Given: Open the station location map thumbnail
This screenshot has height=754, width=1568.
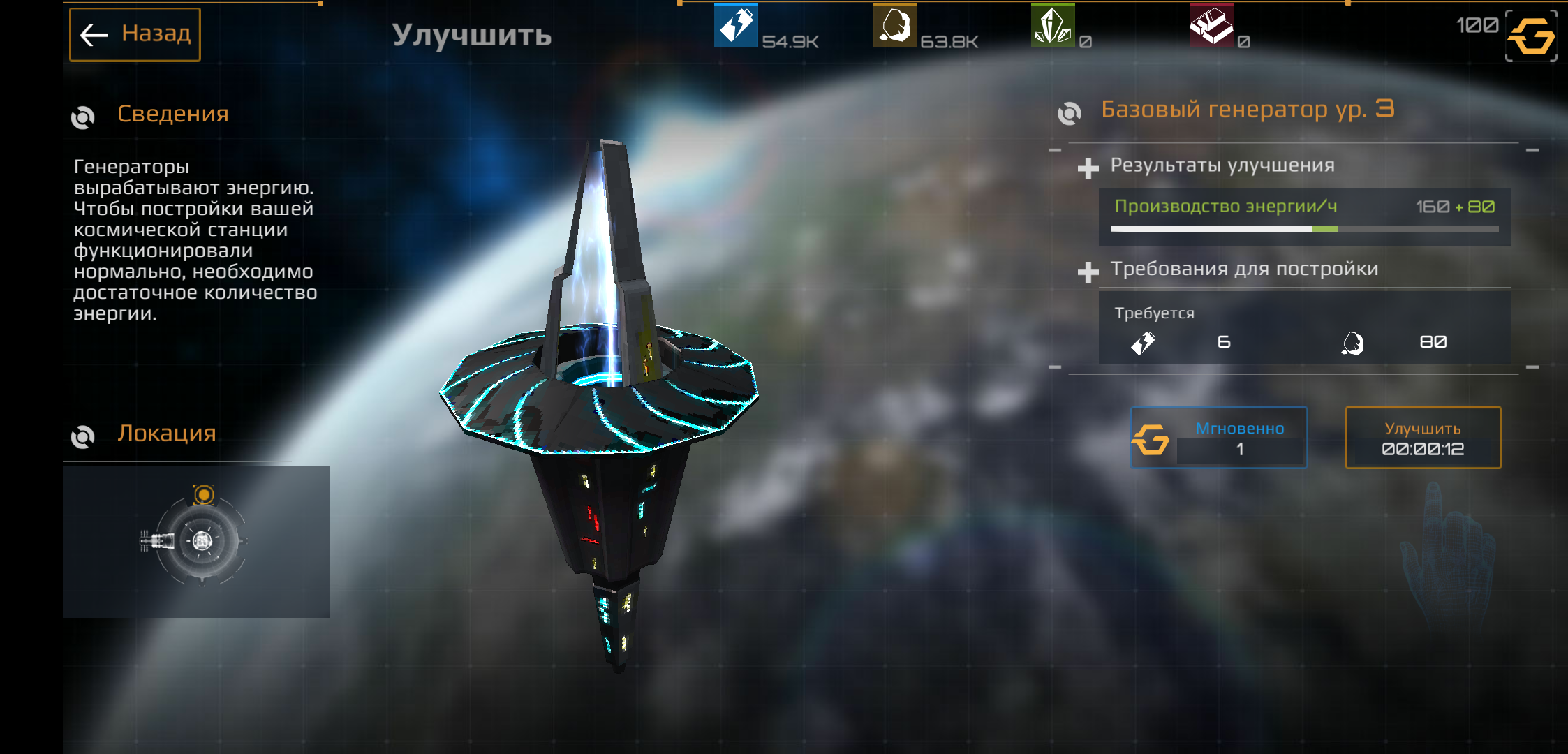Looking at the screenshot, I should 196,542.
